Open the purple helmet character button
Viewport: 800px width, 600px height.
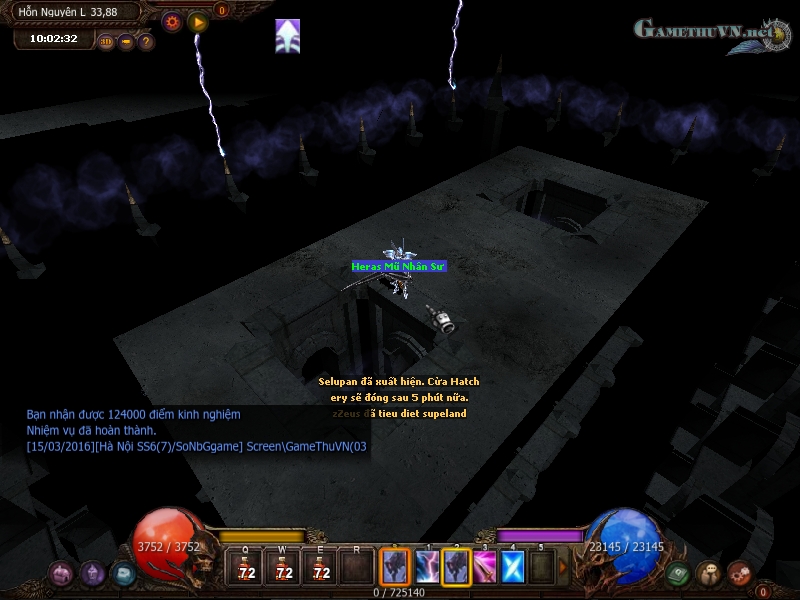click(93, 573)
